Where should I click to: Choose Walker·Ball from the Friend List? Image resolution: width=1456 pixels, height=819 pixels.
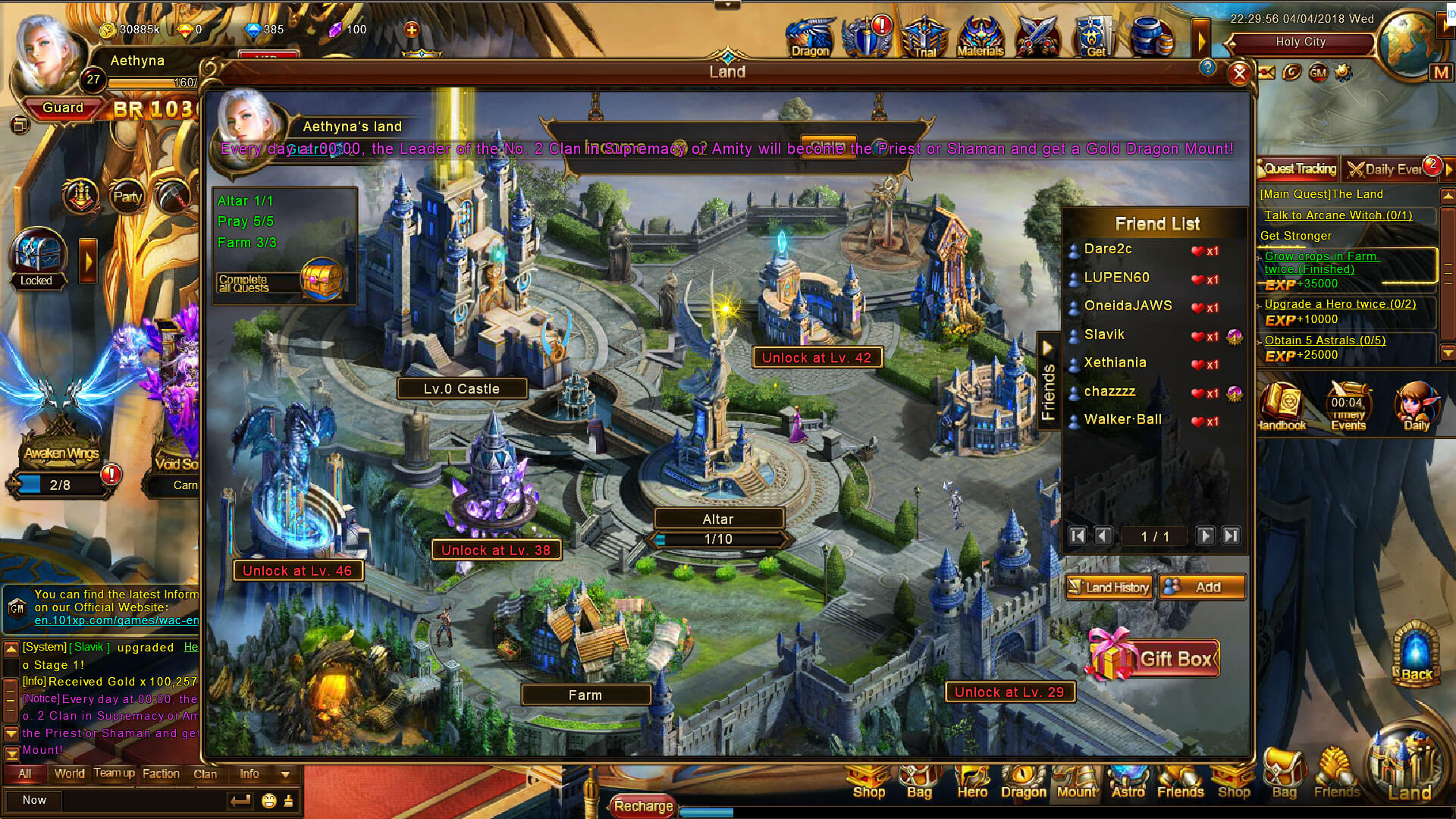1122,419
